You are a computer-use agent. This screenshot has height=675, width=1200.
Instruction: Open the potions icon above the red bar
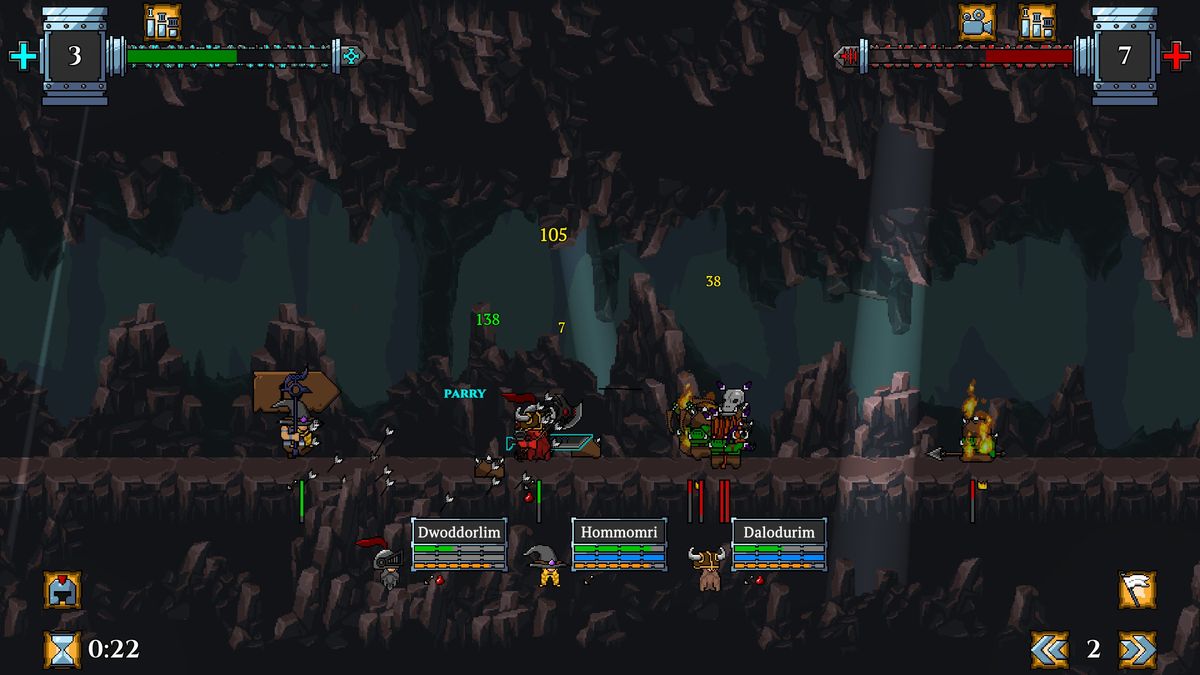1037,22
